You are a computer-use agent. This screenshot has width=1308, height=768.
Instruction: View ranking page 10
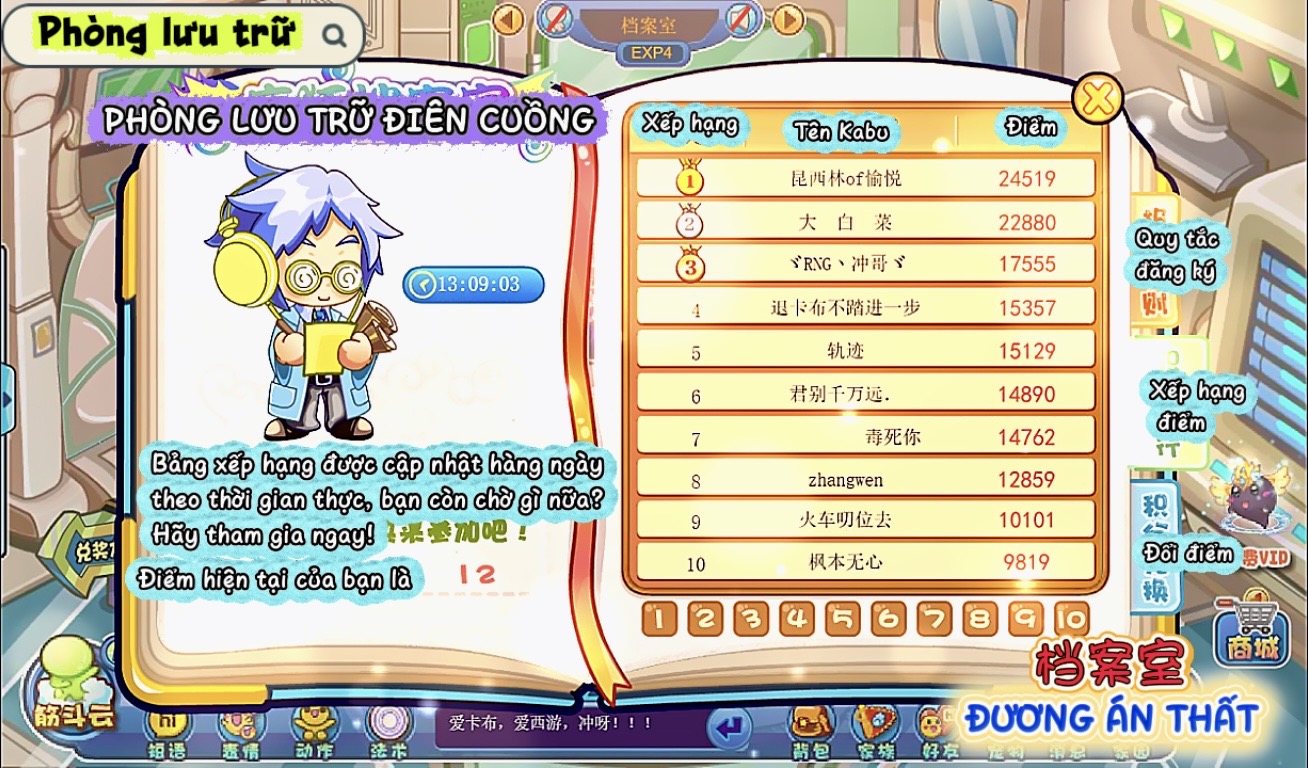coord(1071,619)
